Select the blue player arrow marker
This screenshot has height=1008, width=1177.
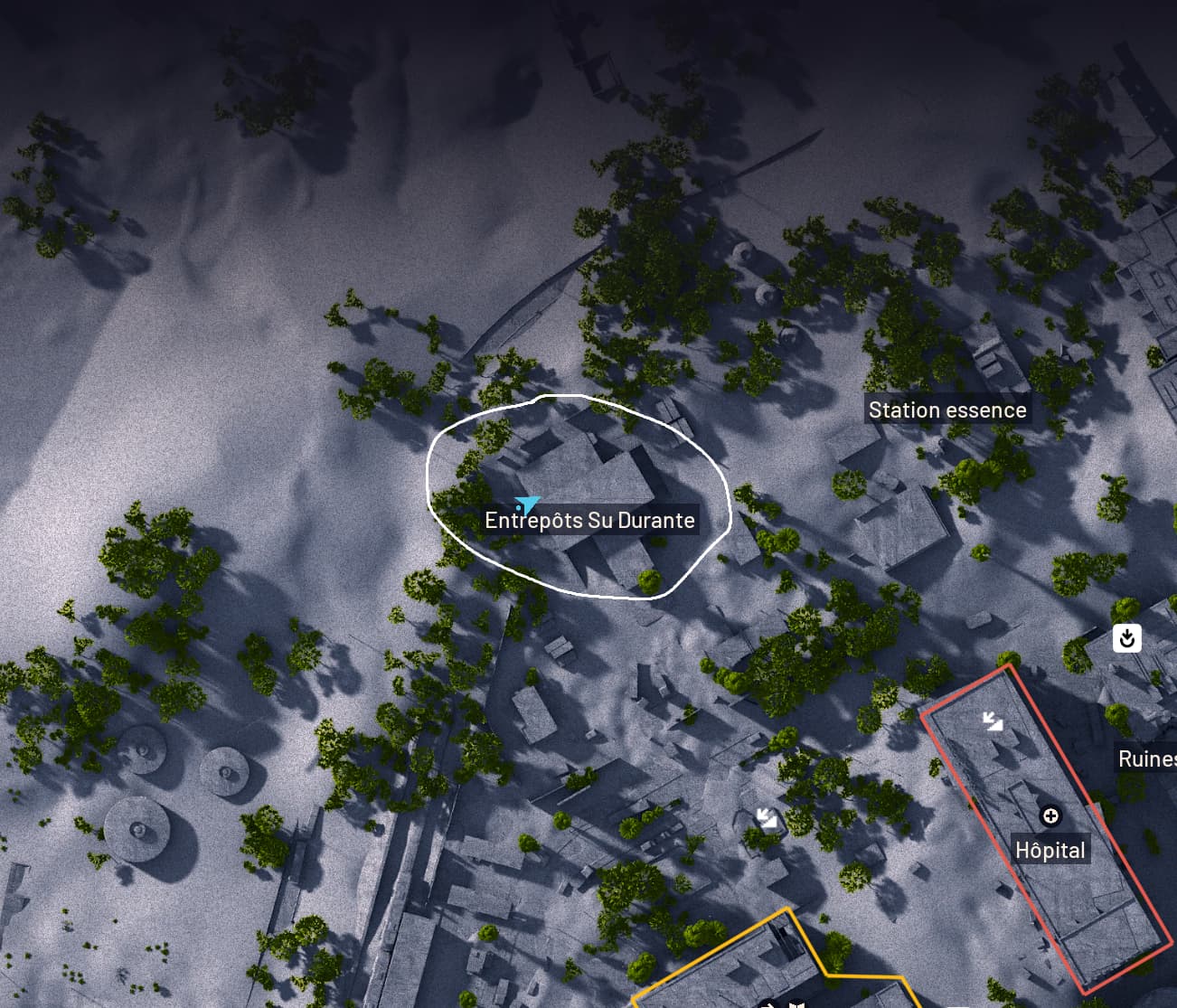click(x=526, y=504)
